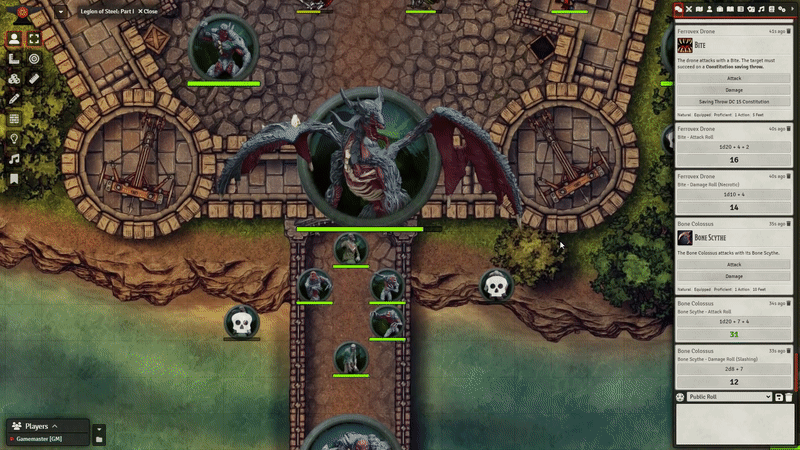Open the Lighting lightbulb controls

[14, 138]
